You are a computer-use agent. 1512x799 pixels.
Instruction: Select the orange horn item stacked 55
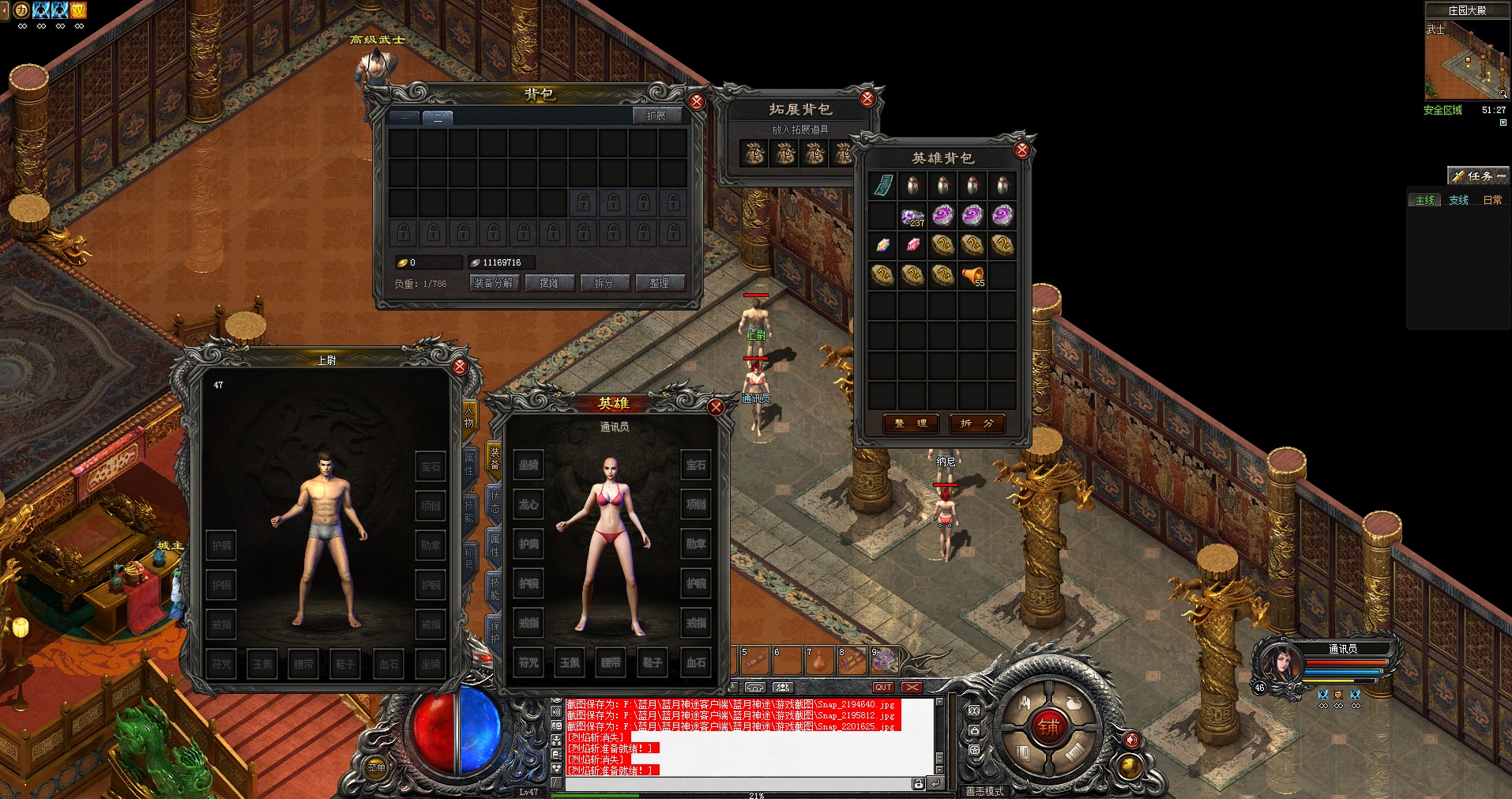[x=972, y=275]
